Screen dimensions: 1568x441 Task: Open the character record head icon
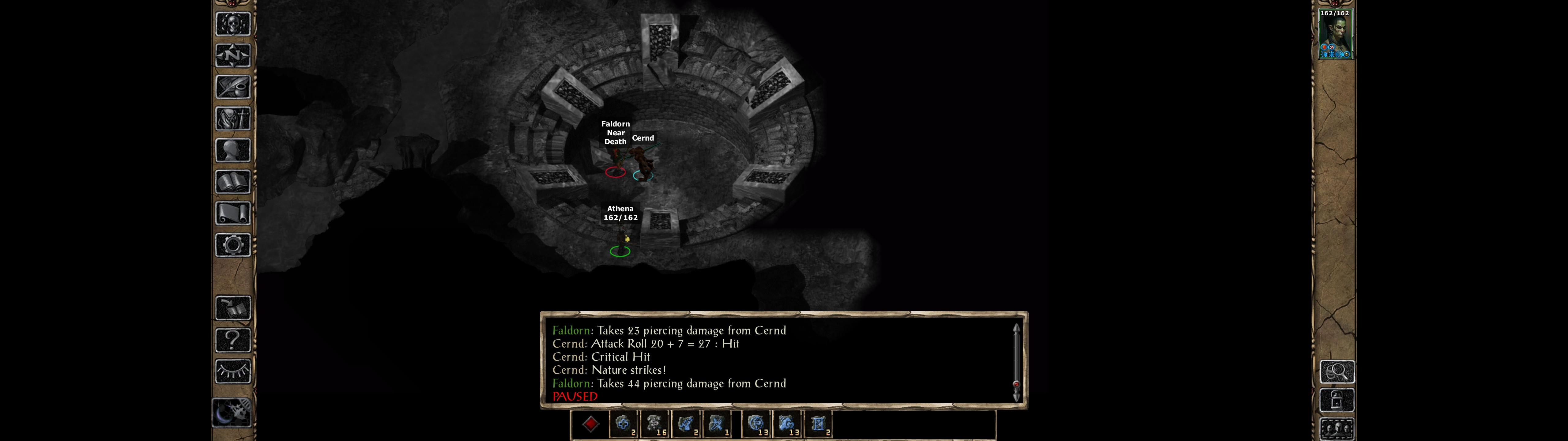(232, 150)
